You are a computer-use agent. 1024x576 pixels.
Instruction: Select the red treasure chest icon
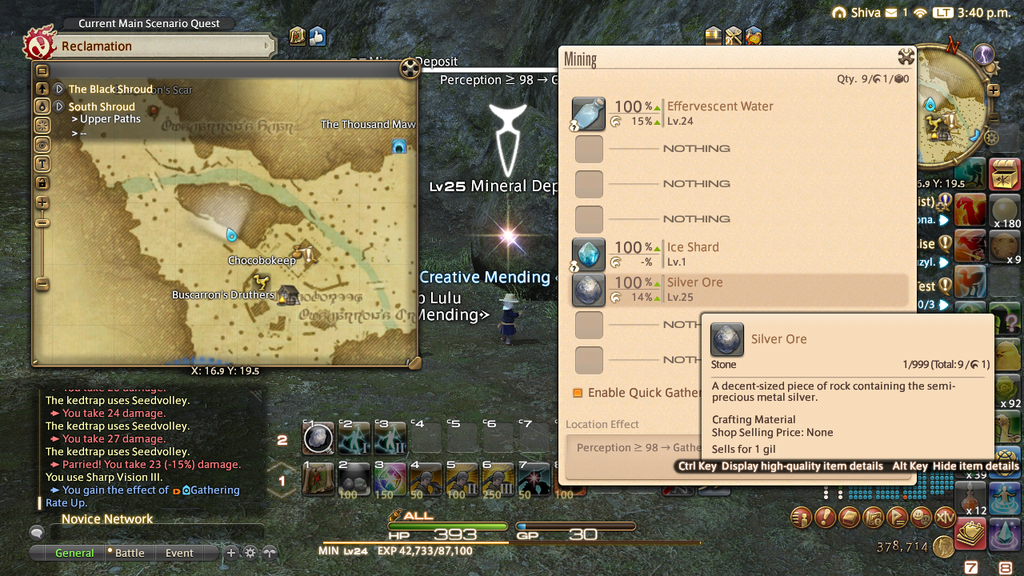tap(1004, 174)
